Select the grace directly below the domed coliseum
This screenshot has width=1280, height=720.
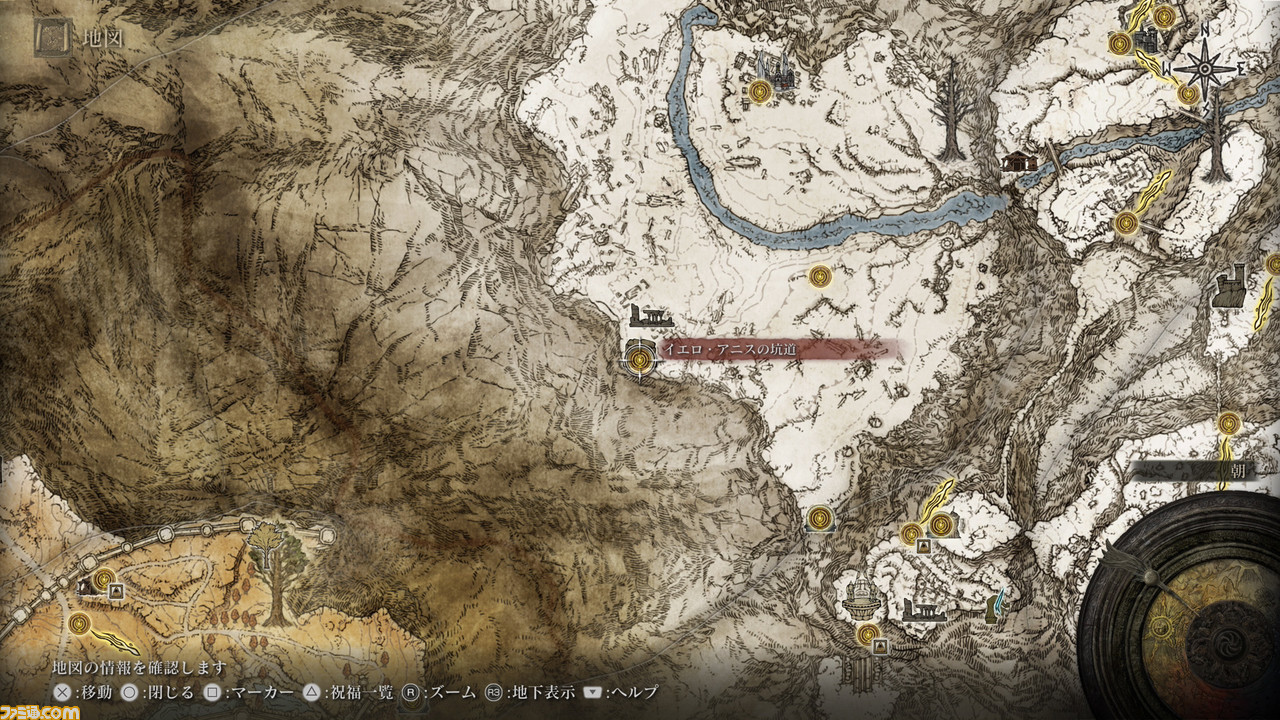click(x=867, y=634)
